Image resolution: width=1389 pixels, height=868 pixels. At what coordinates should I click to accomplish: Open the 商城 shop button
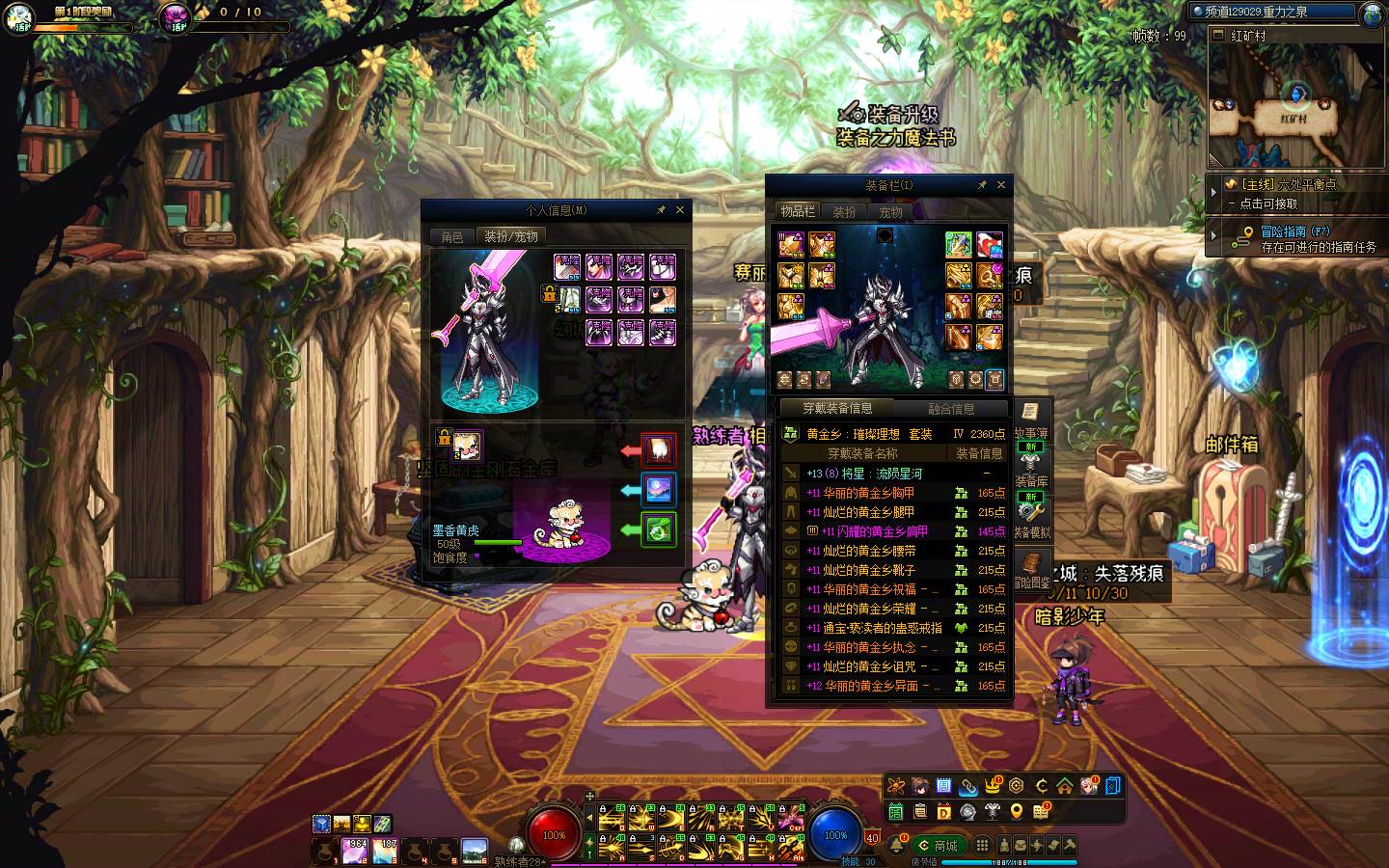tap(939, 846)
